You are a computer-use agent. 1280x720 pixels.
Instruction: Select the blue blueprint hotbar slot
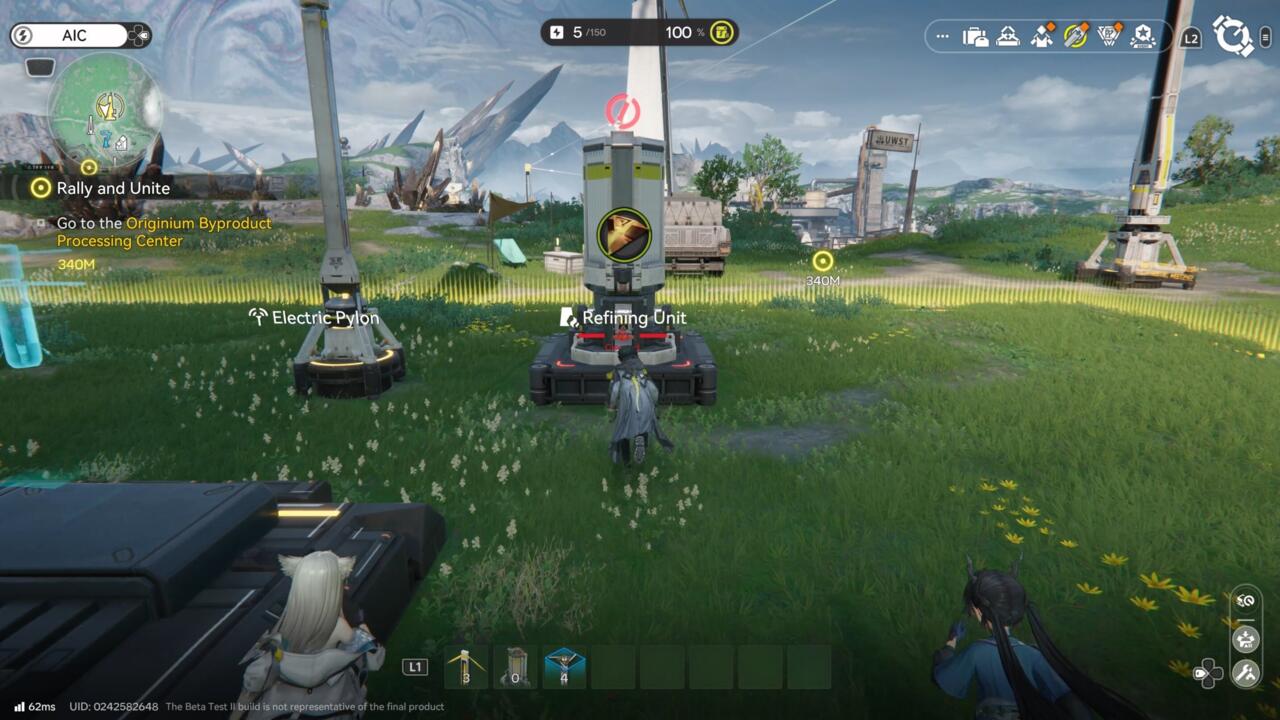click(x=564, y=667)
